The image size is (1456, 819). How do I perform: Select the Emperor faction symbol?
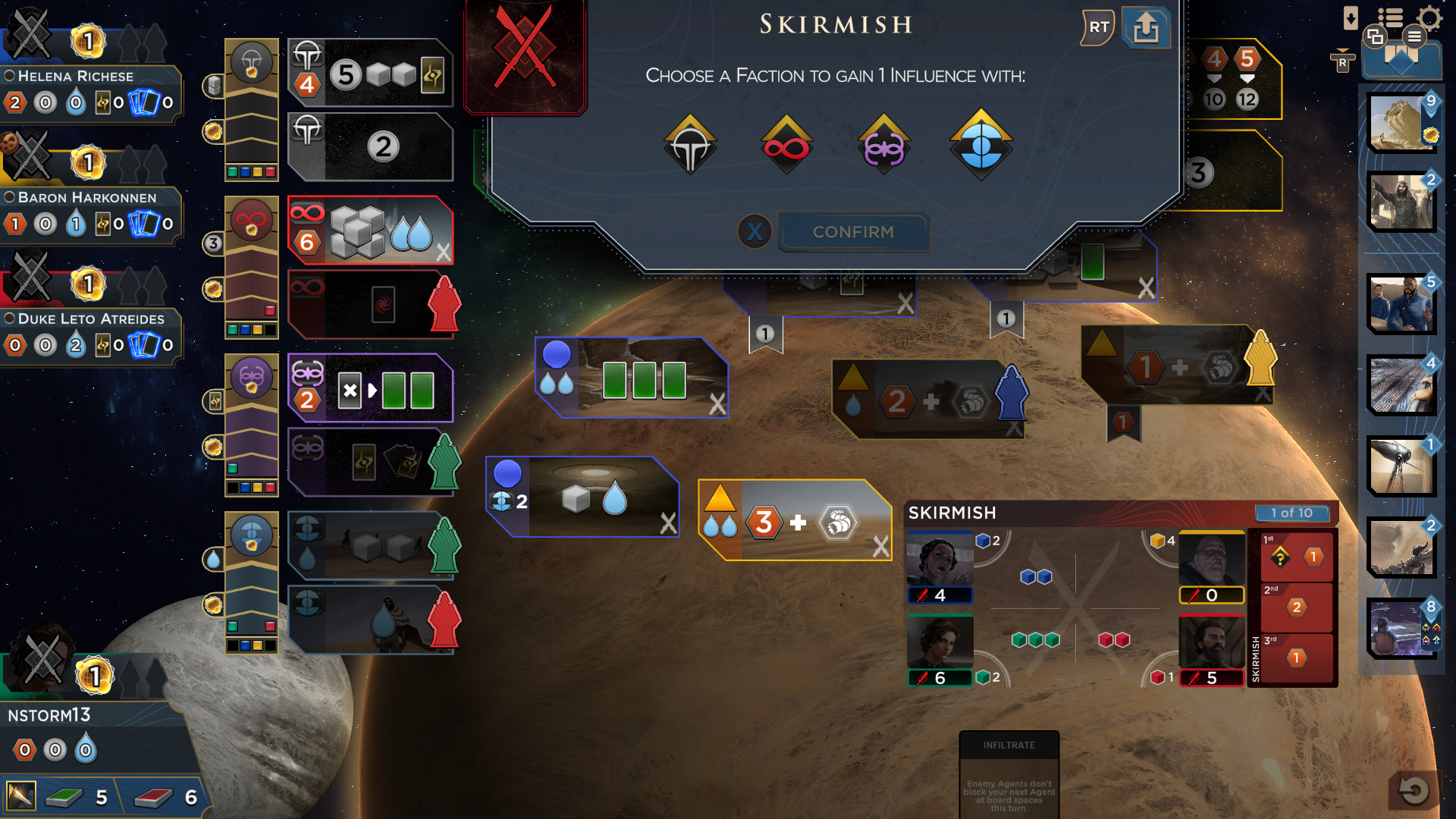click(690, 146)
